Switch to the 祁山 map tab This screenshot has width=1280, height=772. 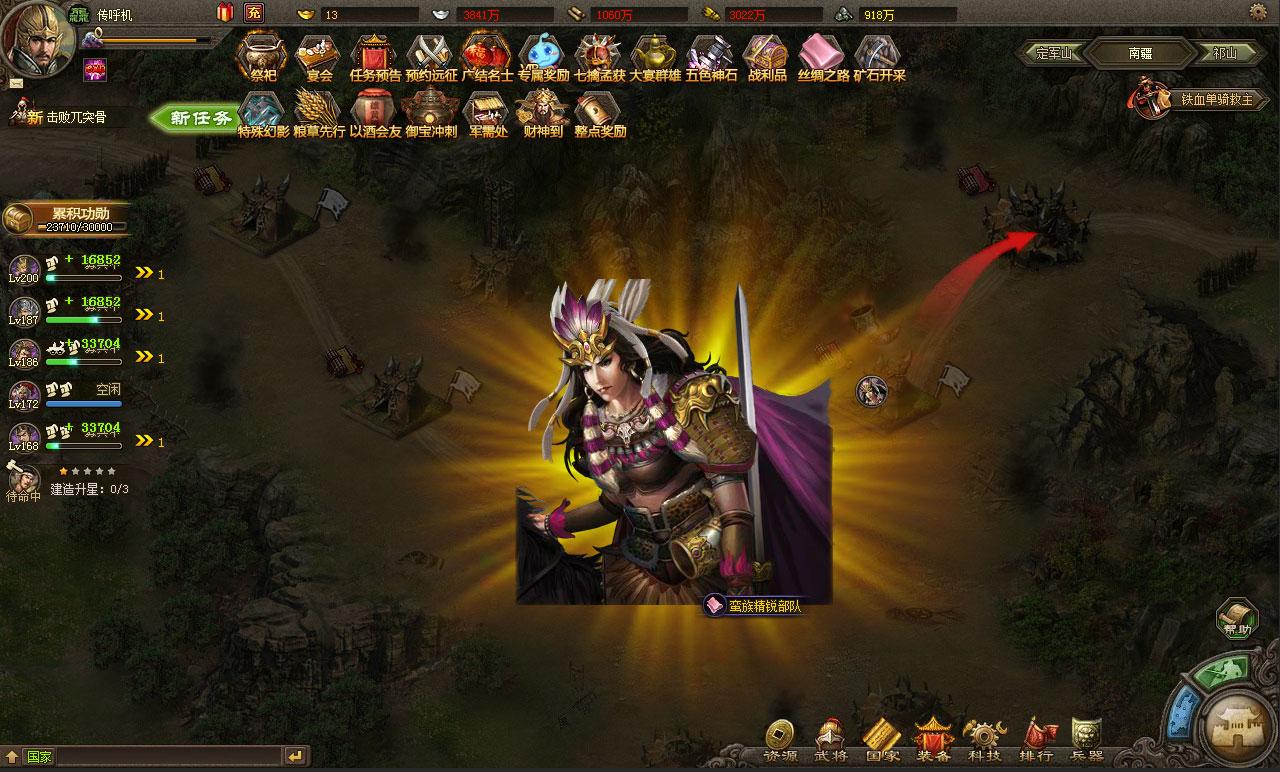[1225, 53]
